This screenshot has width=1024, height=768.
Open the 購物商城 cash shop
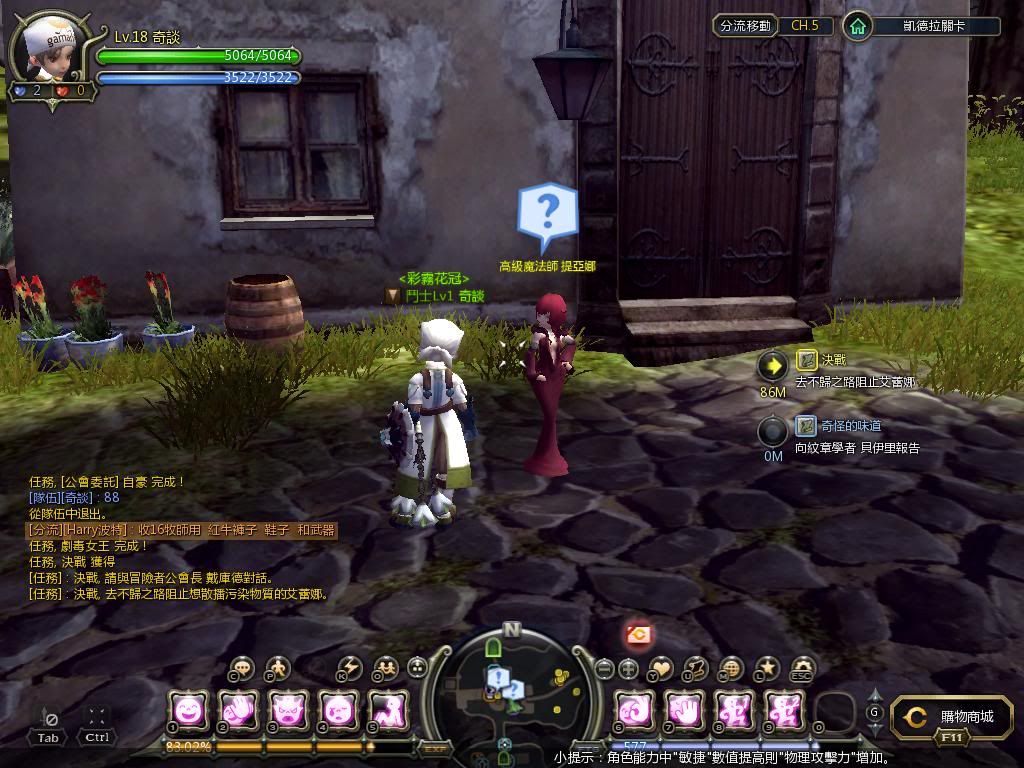[x=945, y=717]
